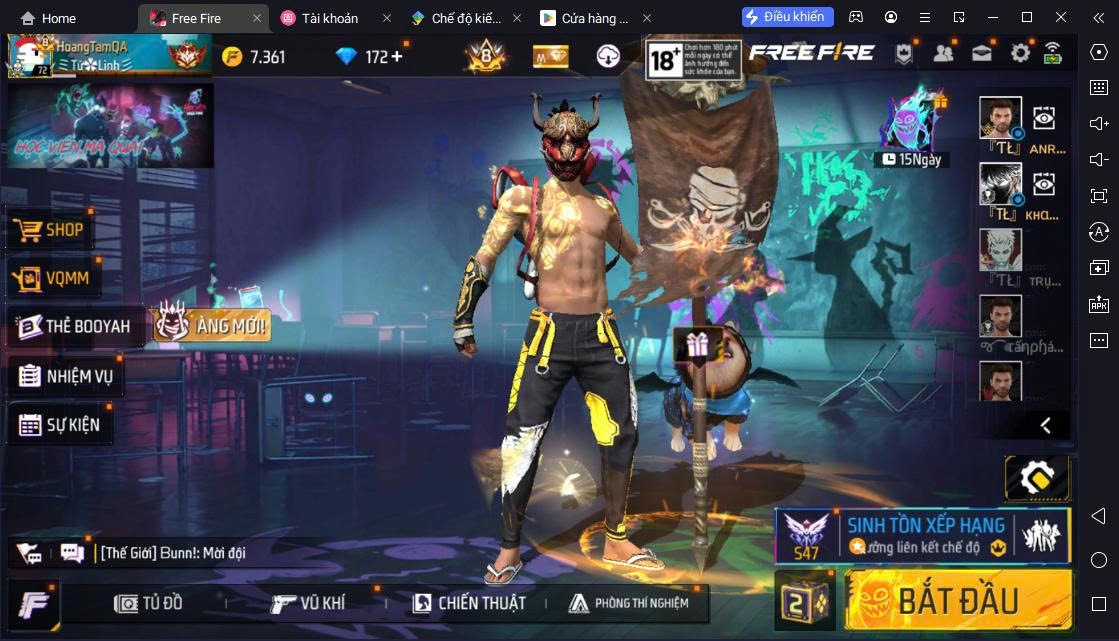Choose game mode SINH TỒN XẾP HẠNG

point(924,535)
